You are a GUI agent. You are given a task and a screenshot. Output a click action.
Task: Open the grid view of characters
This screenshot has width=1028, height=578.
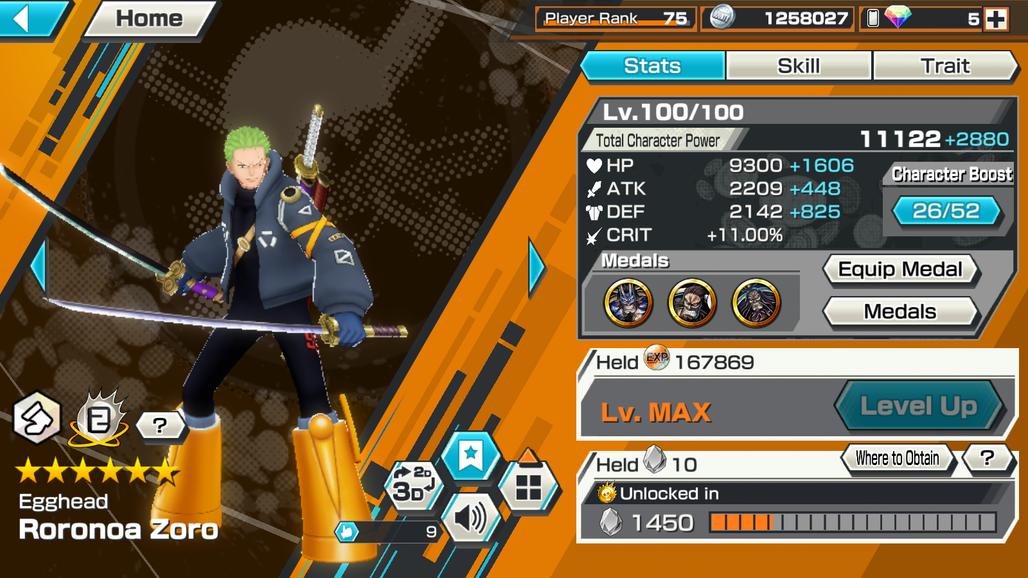coord(527,487)
